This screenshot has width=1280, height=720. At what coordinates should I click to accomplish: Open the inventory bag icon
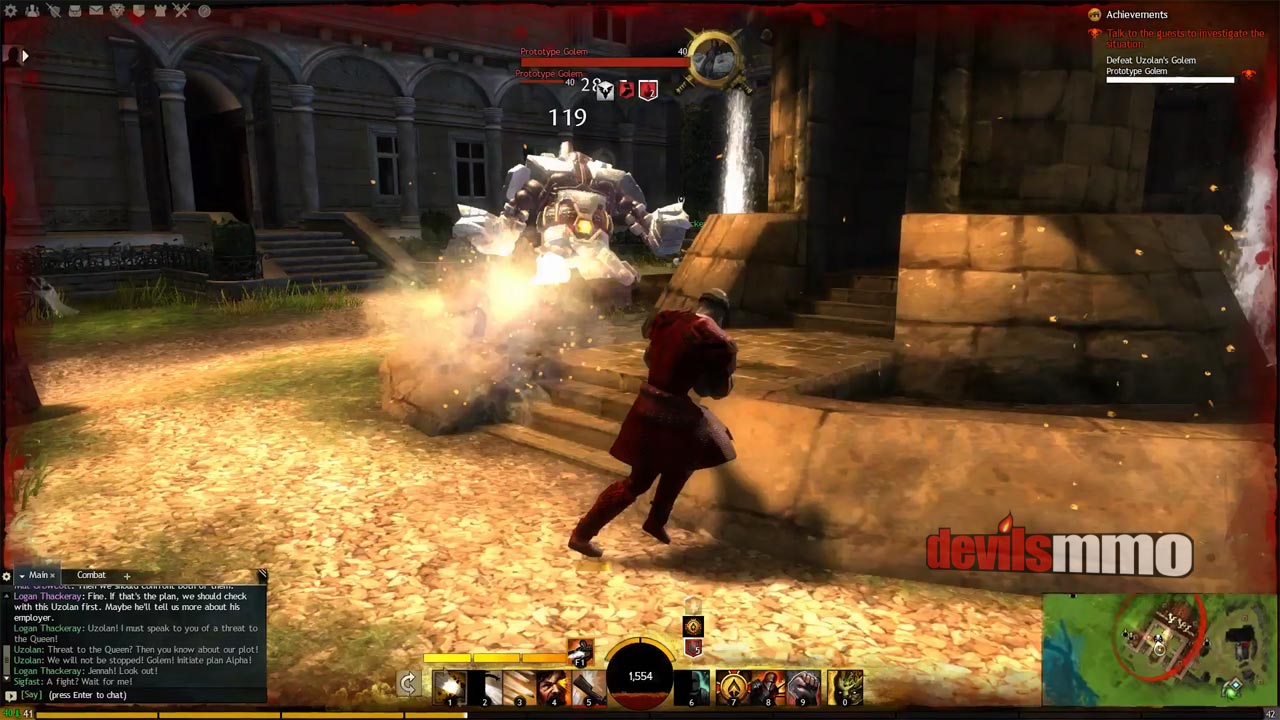[74, 11]
